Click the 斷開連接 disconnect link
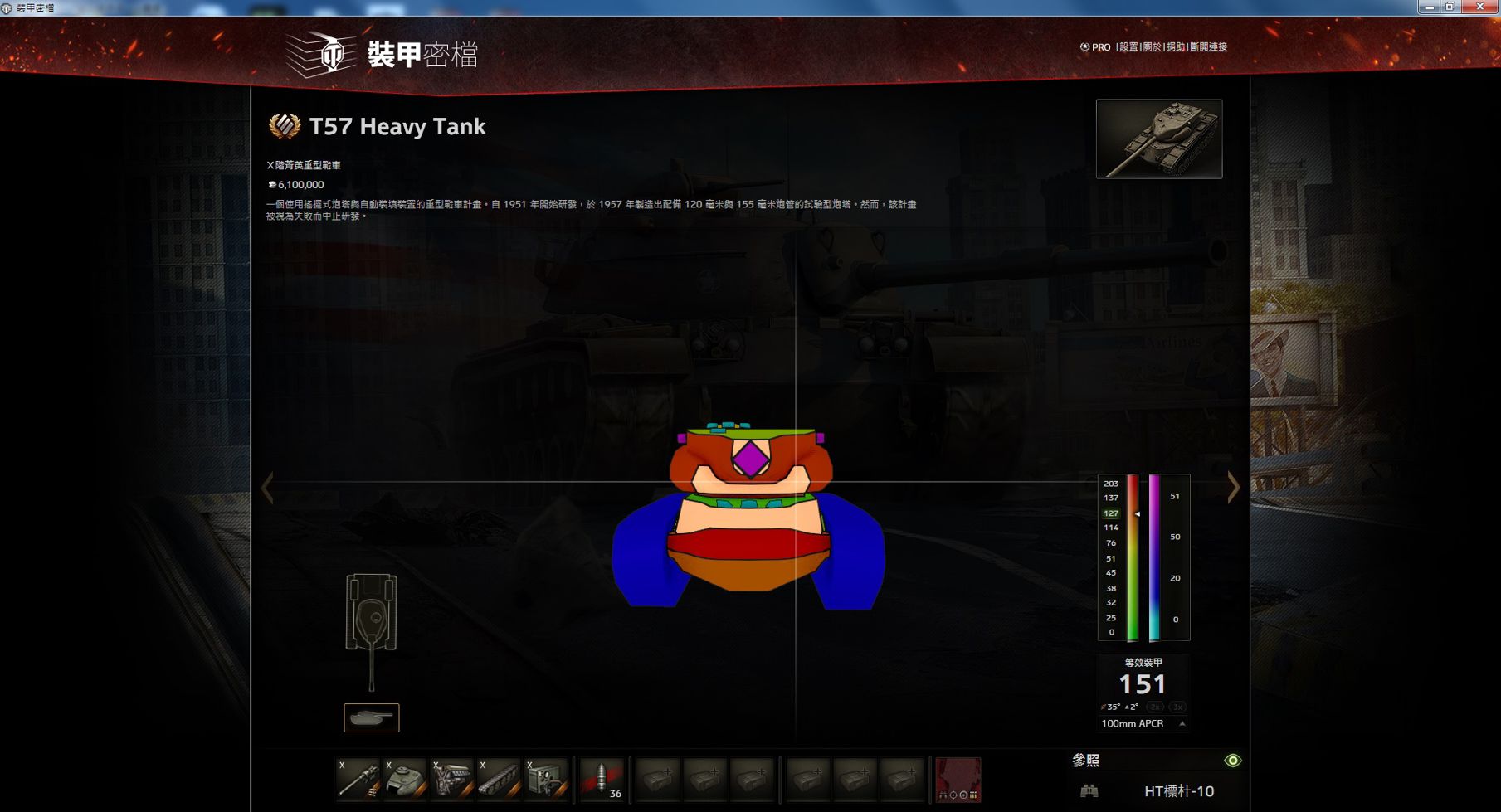Image resolution: width=1501 pixels, height=812 pixels. (x=1211, y=47)
